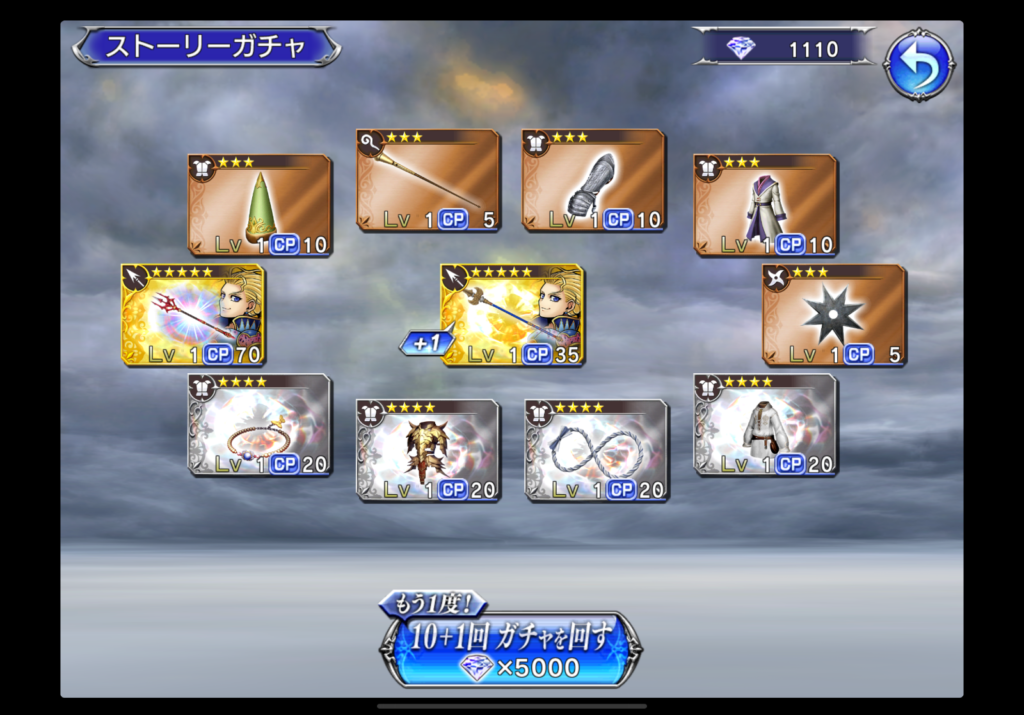Pick the 4-star beaded bracelet card
The height and width of the screenshot is (715, 1024).
[260, 425]
